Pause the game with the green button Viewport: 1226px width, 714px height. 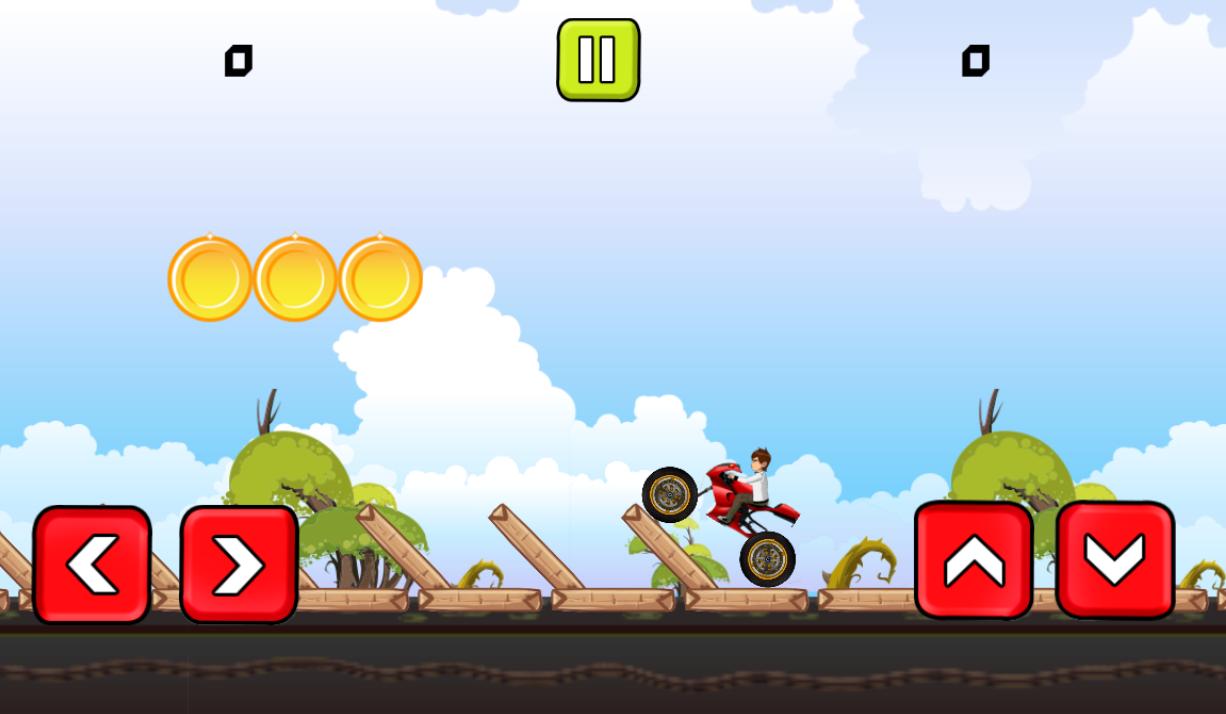pyautogui.click(x=598, y=60)
